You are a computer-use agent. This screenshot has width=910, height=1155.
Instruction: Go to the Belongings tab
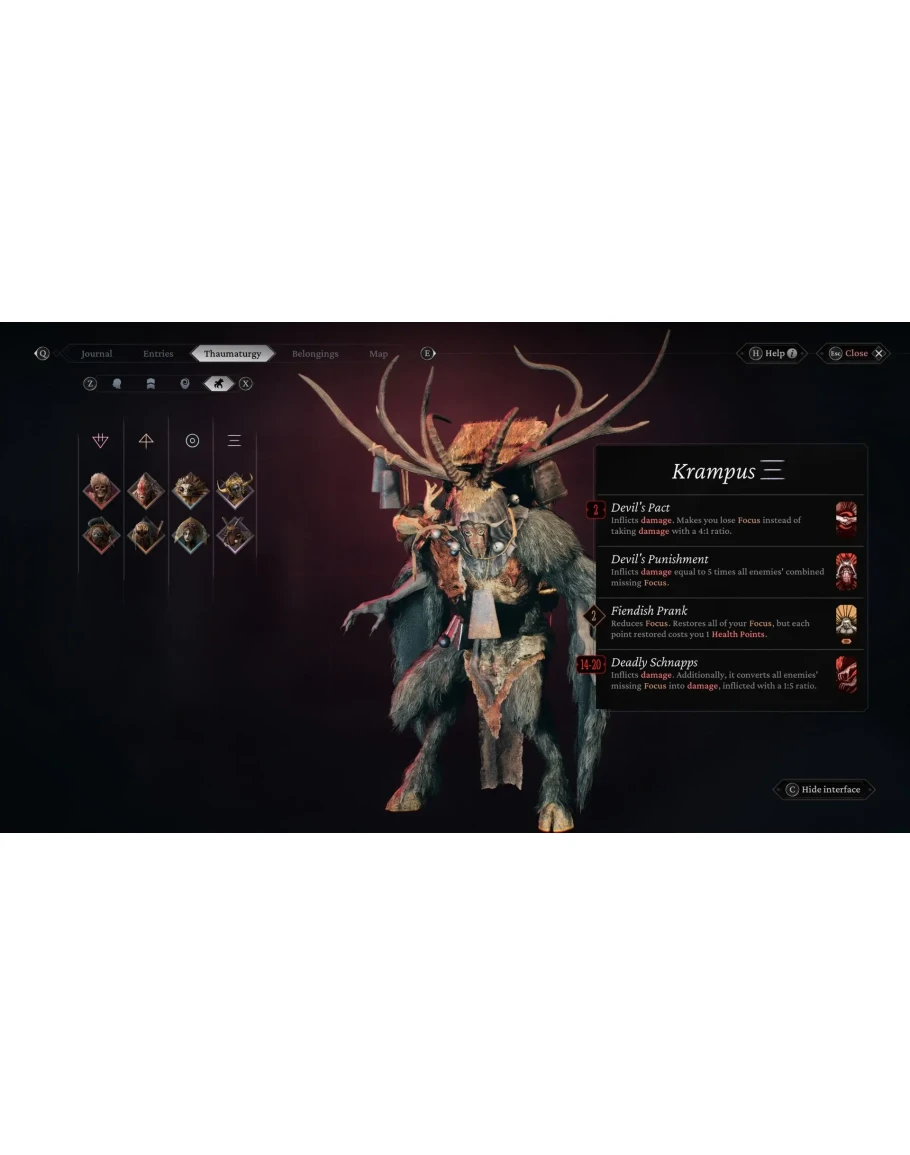(315, 354)
